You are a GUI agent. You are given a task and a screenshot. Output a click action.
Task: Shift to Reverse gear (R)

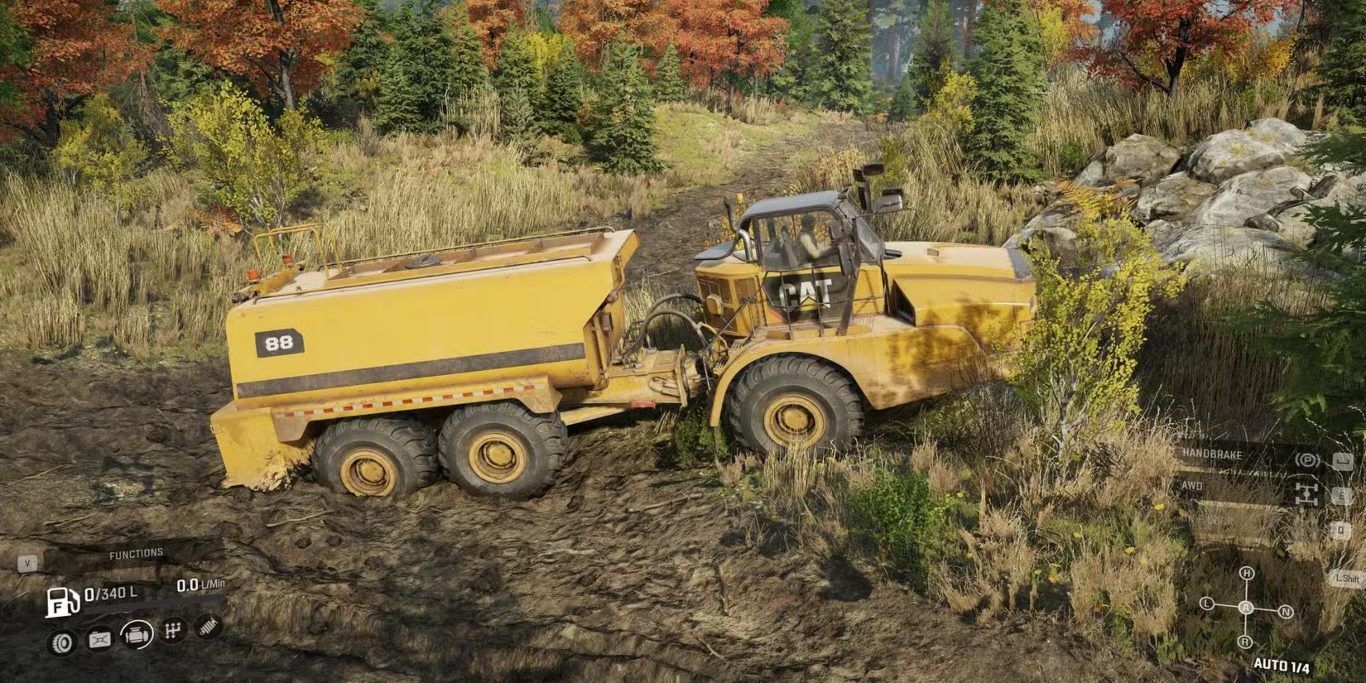(1245, 641)
